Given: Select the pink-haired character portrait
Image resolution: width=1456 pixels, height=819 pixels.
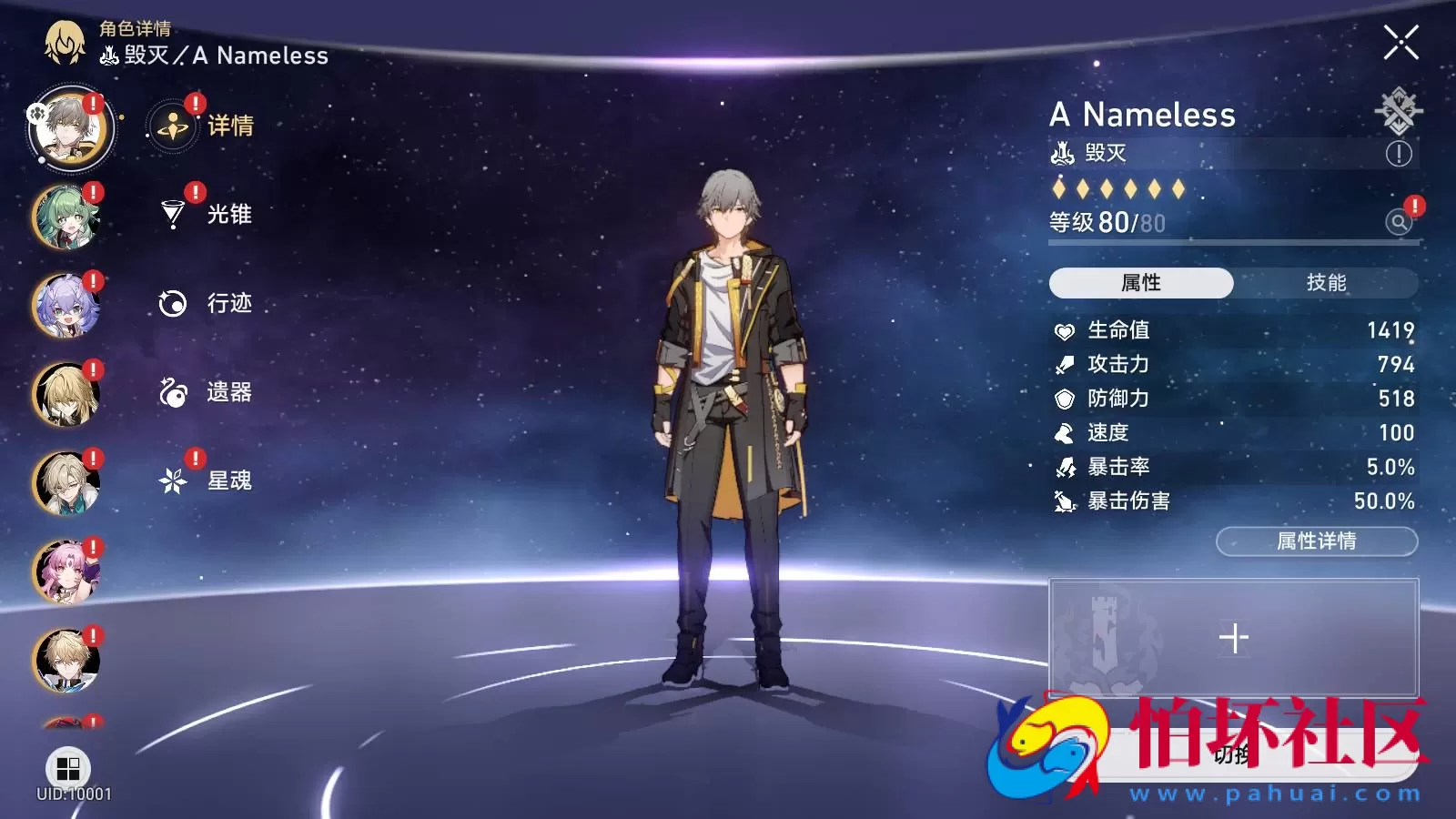Looking at the screenshot, I should [x=66, y=572].
